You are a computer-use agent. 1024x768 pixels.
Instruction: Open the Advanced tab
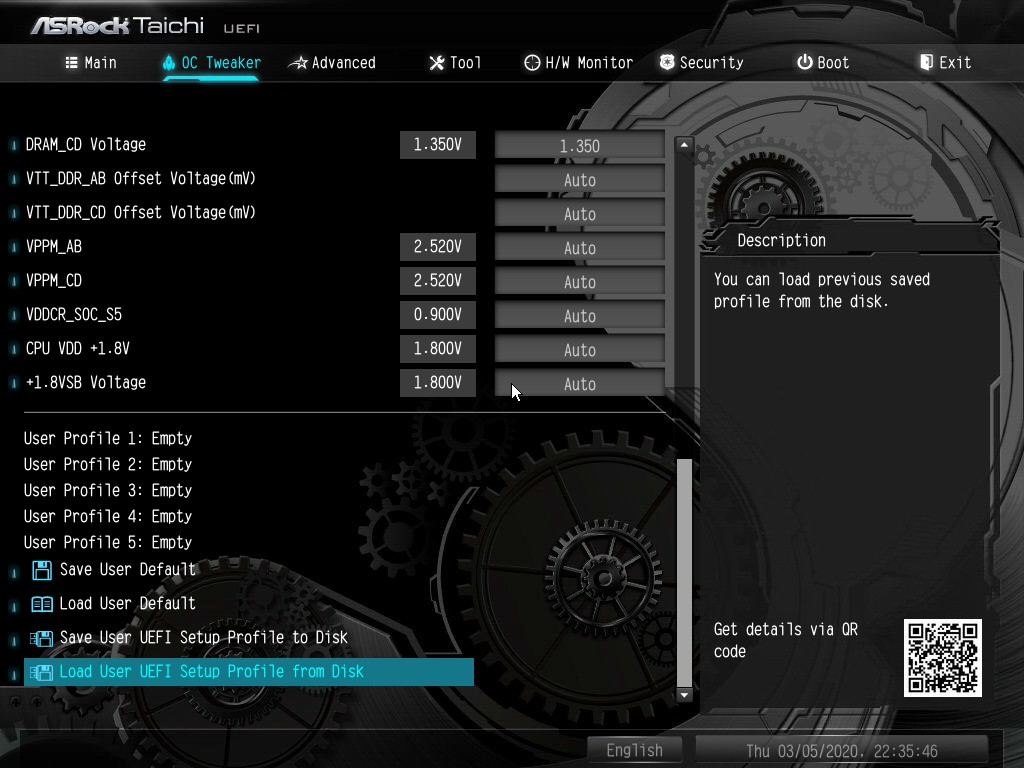click(x=332, y=63)
